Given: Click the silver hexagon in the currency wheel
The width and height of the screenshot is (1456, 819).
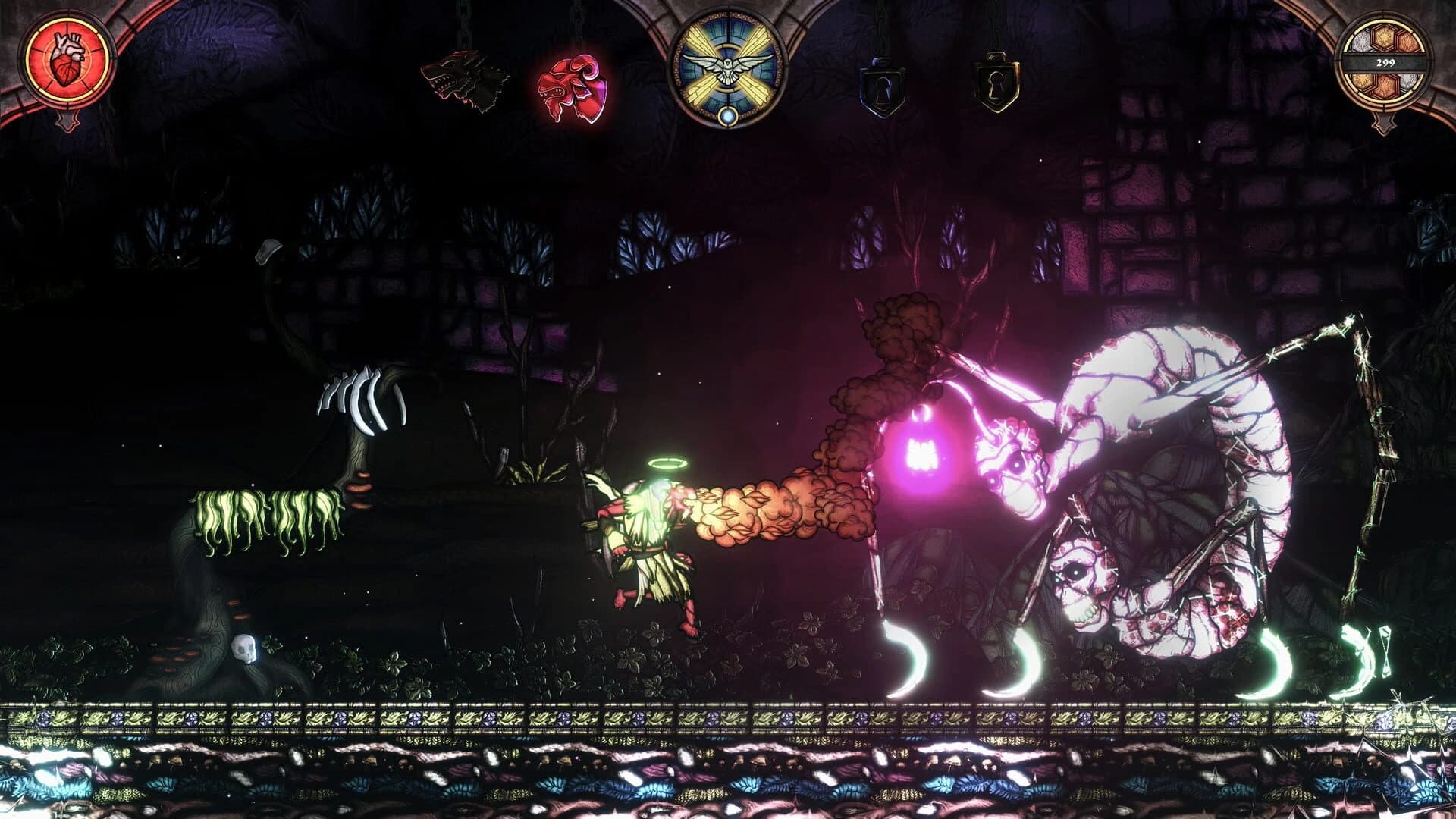Looking at the screenshot, I should tap(1363, 42).
